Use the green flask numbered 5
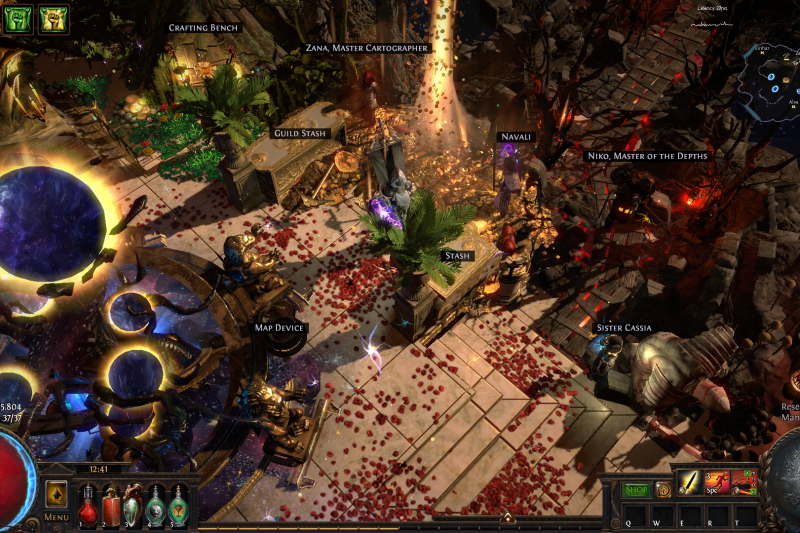800x533 pixels. click(x=178, y=505)
